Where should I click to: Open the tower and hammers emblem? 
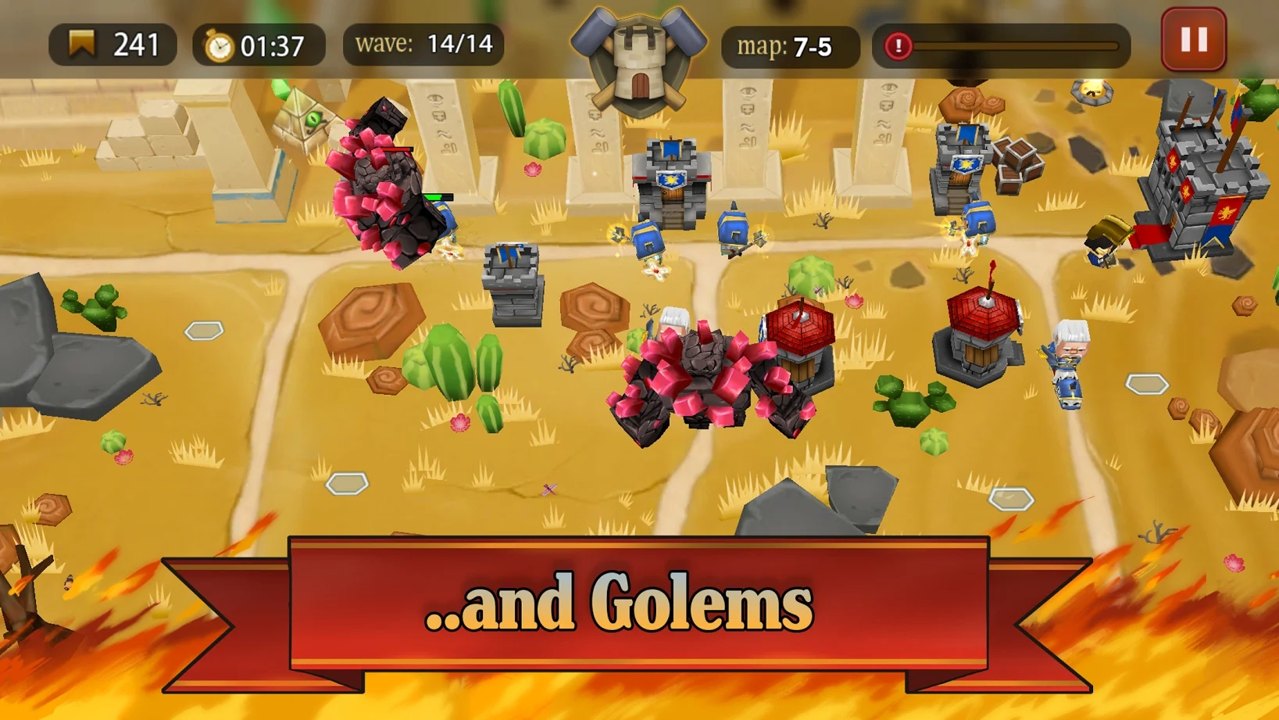639,58
